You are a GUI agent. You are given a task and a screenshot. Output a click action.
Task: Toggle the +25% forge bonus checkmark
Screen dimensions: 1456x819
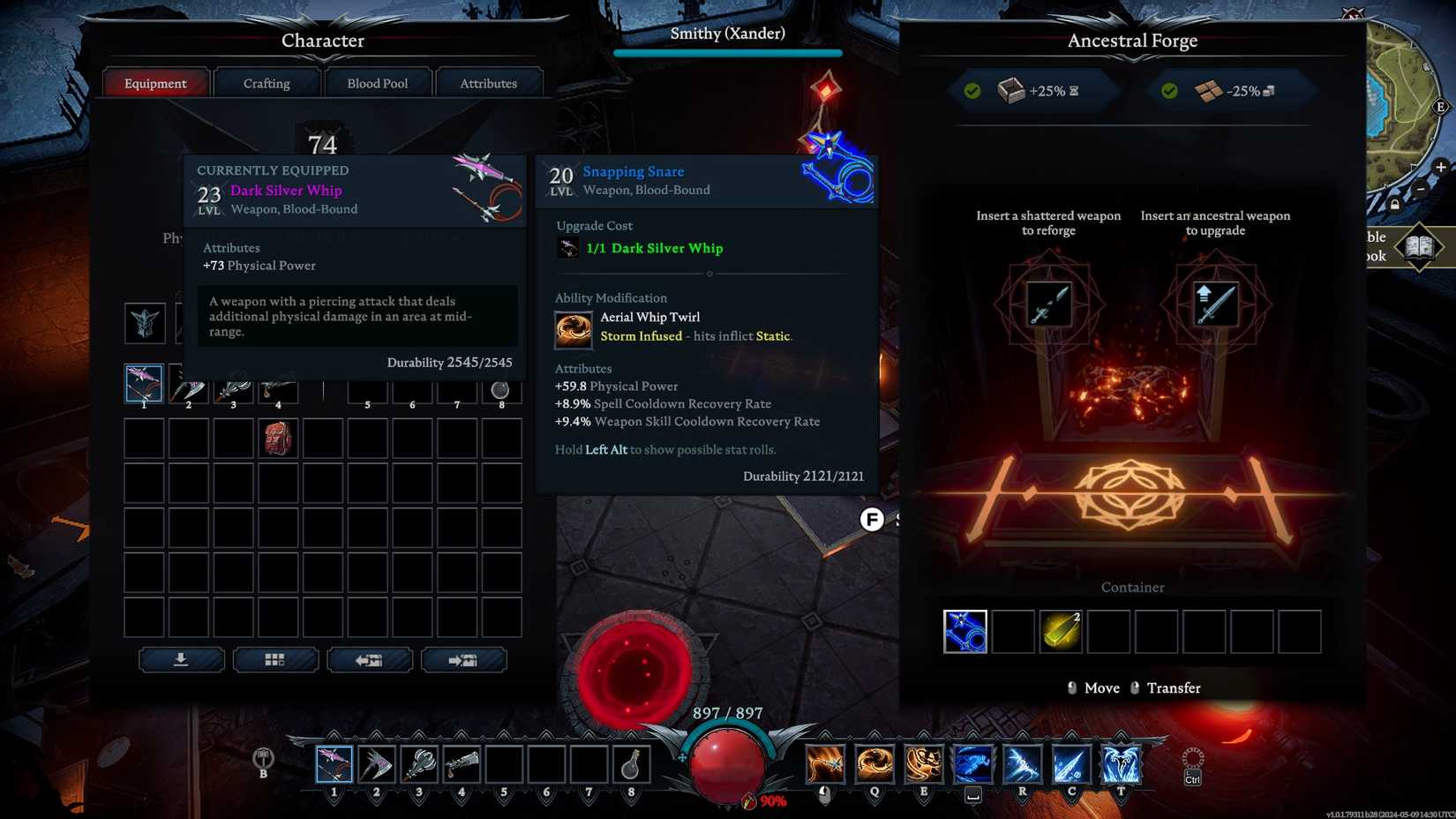point(972,89)
